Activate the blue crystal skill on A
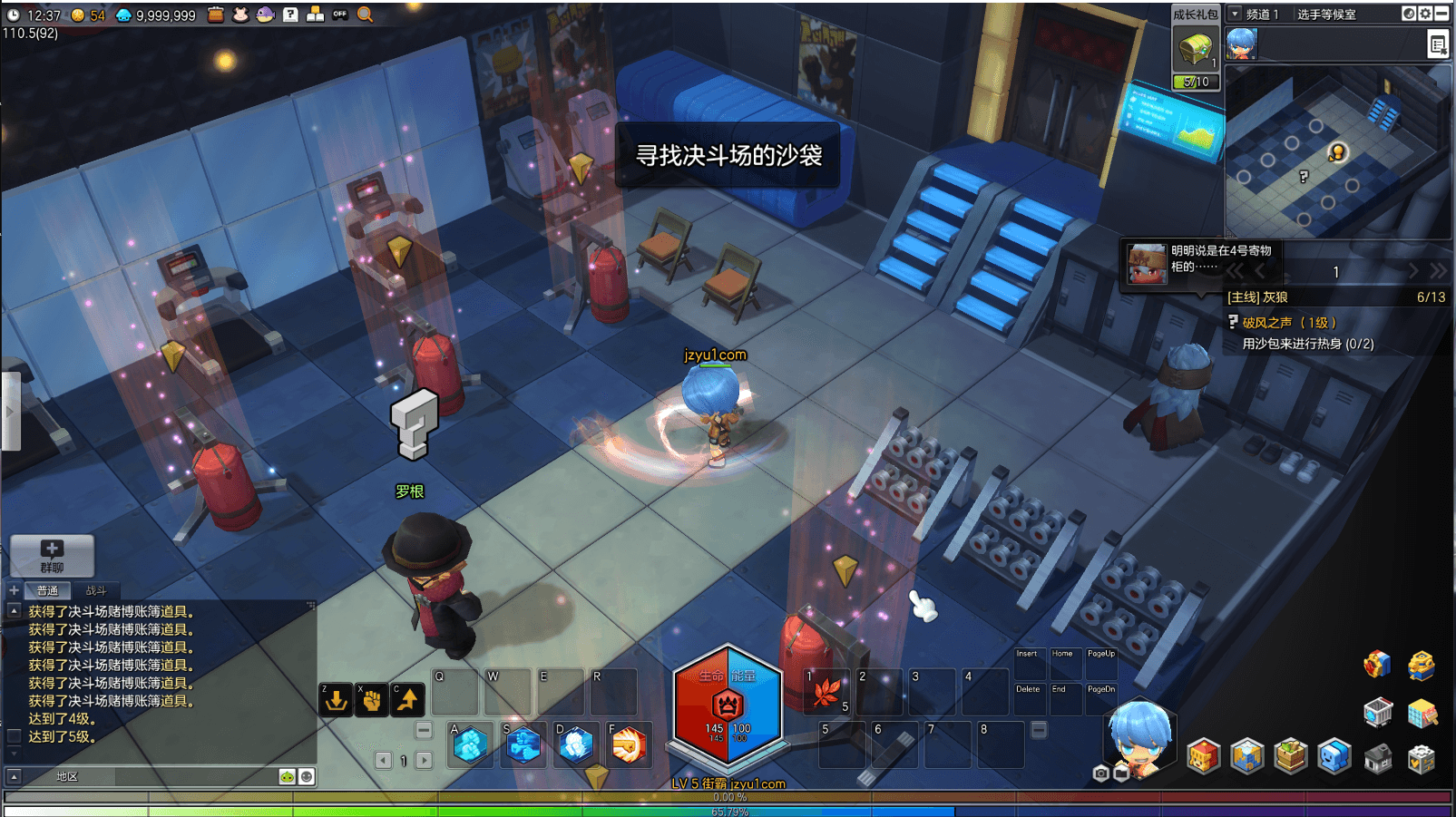This screenshot has height=817, width=1456. tap(471, 745)
